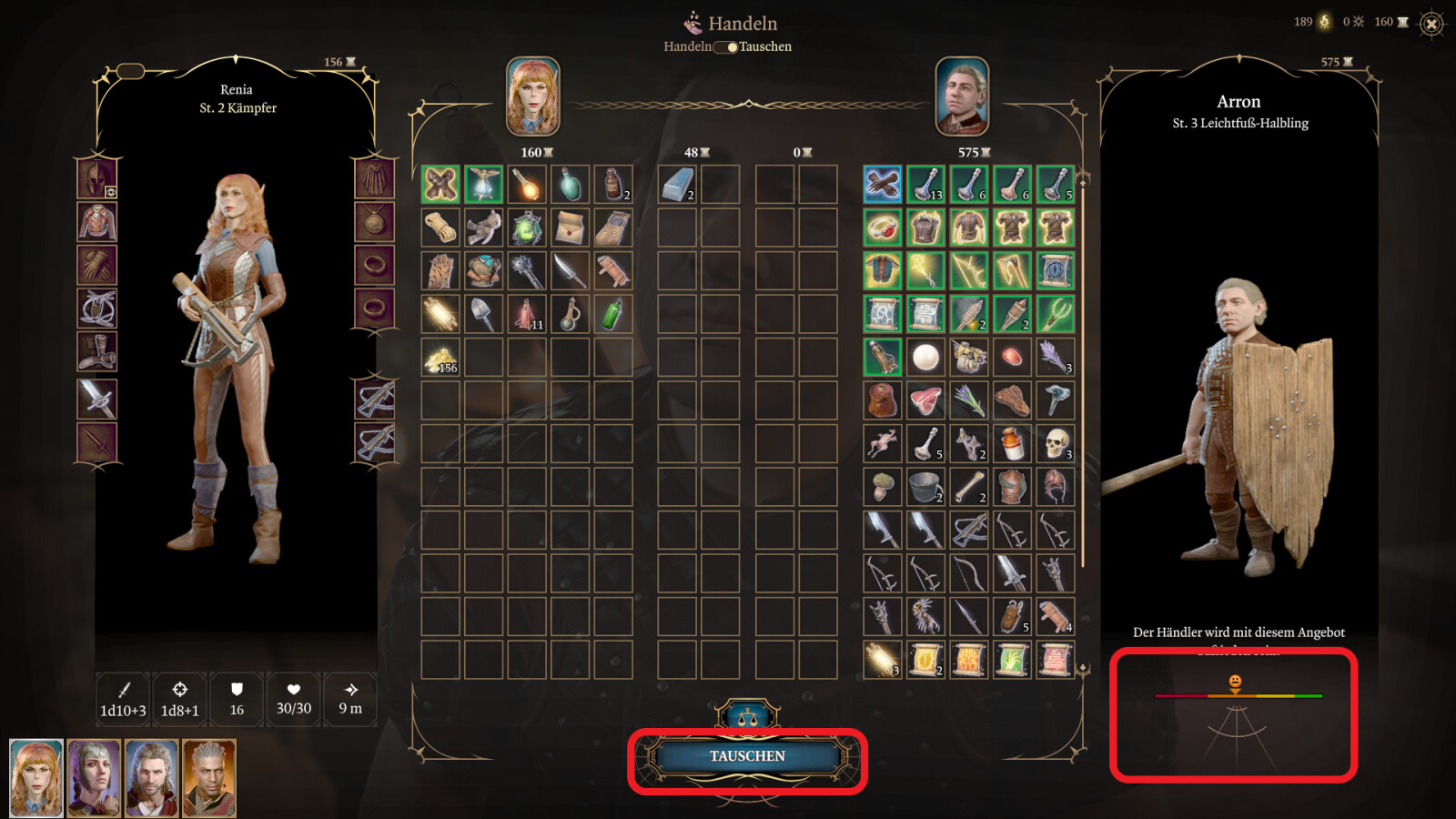Select the gold pile in Renia's inventory
Screen dimensions: 1456x819
pos(440,359)
